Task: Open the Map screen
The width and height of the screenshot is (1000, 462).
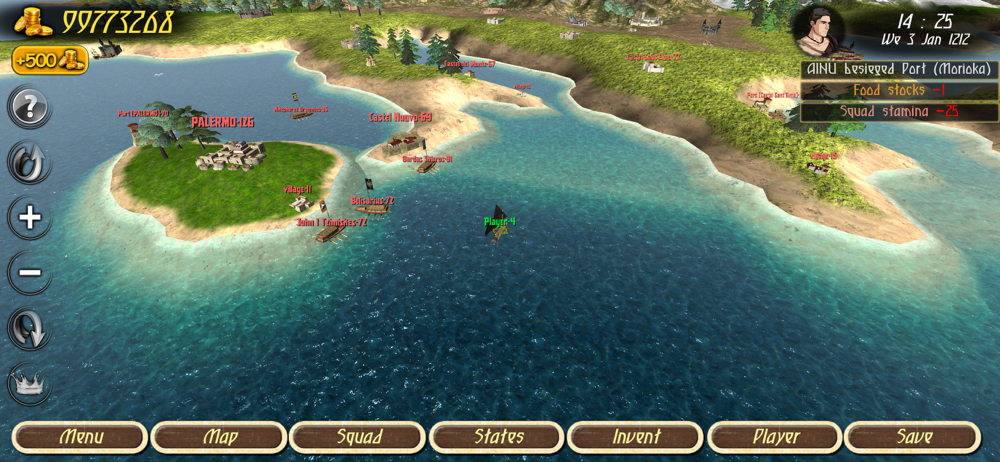Action: click(219, 437)
